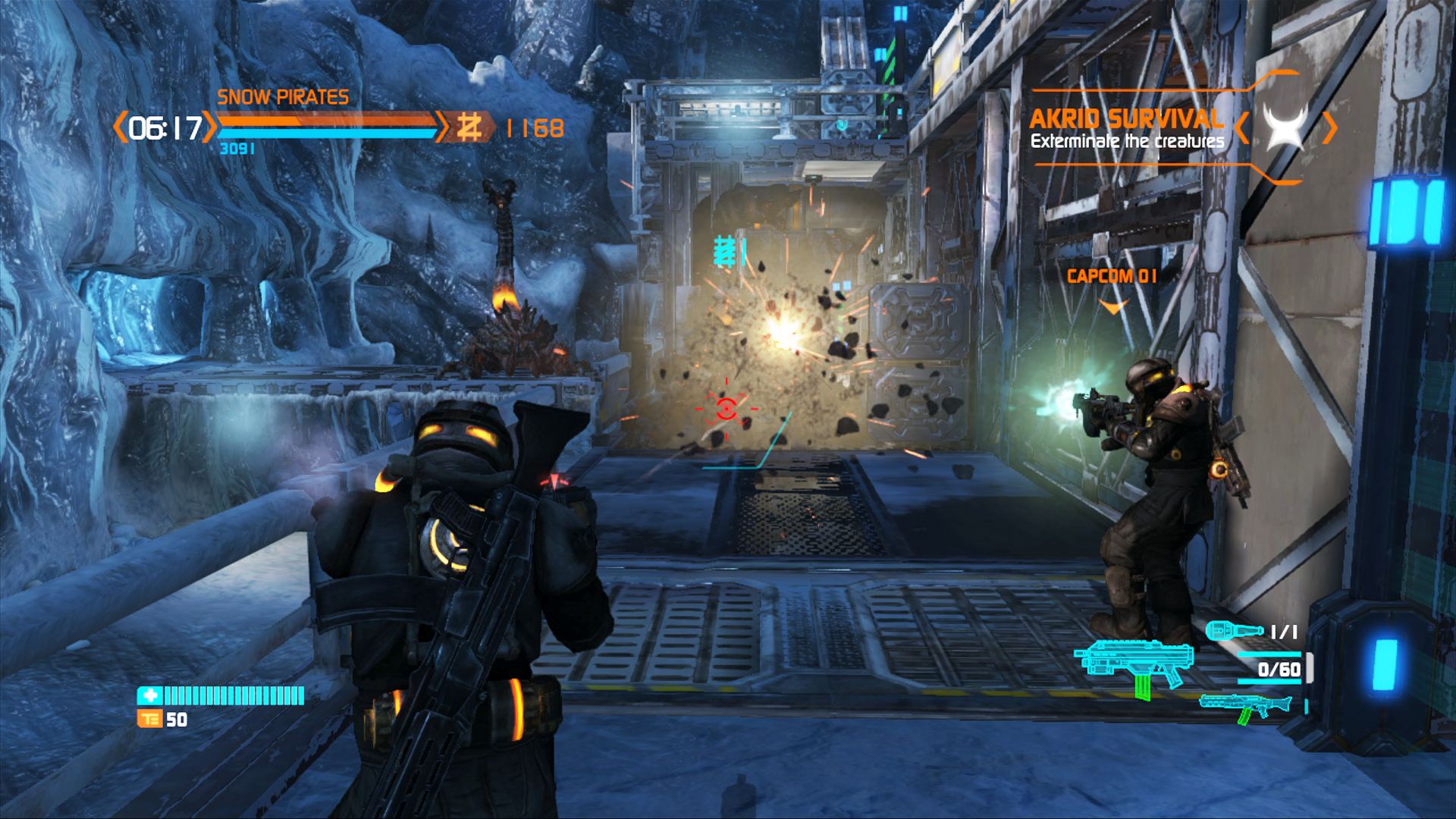The width and height of the screenshot is (1456, 819).
Task: Click the green health cross icon
Action: pyautogui.click(x=149, y=694)
